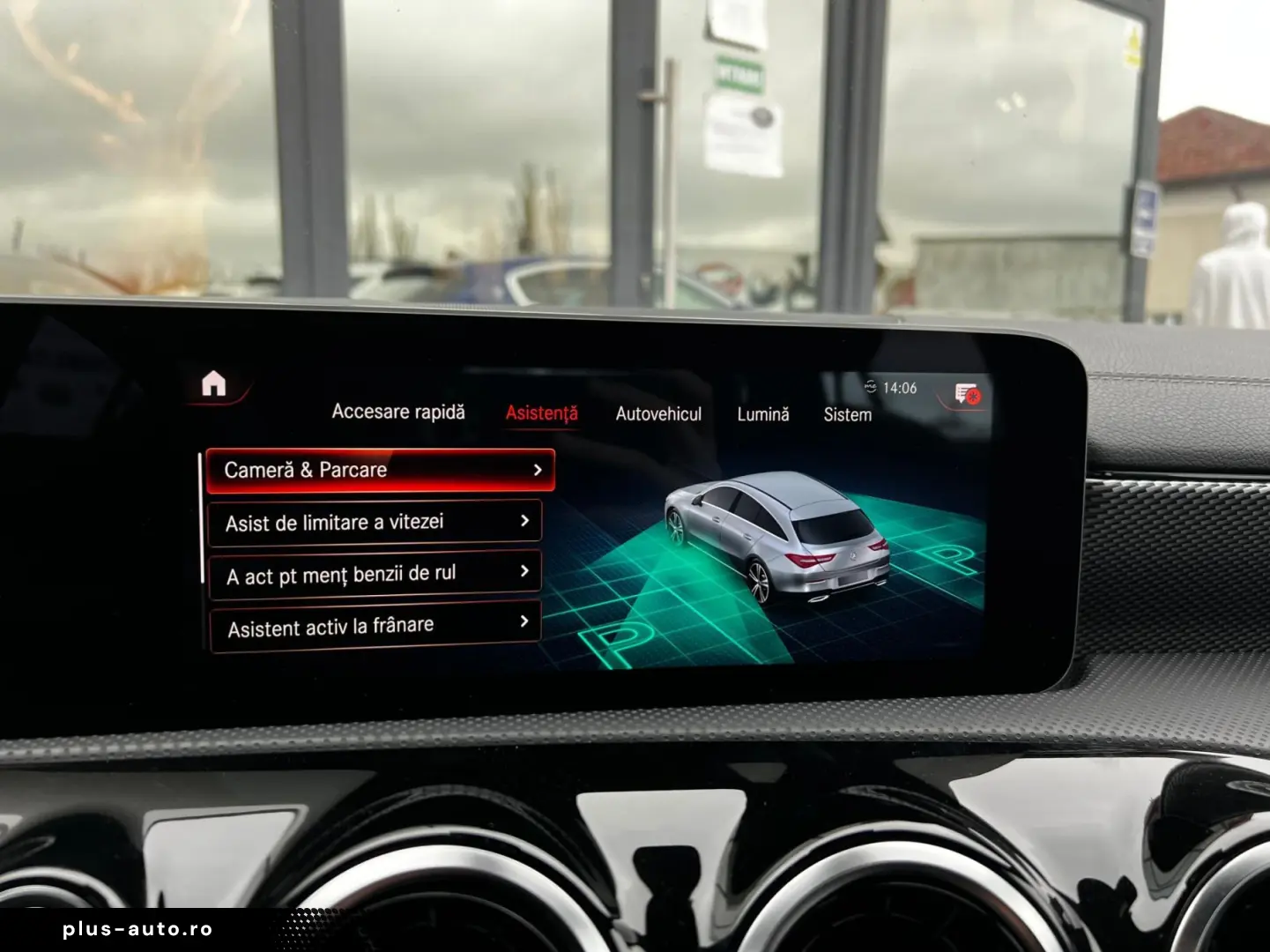
Task: Switch to the Lumină tab
Action: [762, 414]
